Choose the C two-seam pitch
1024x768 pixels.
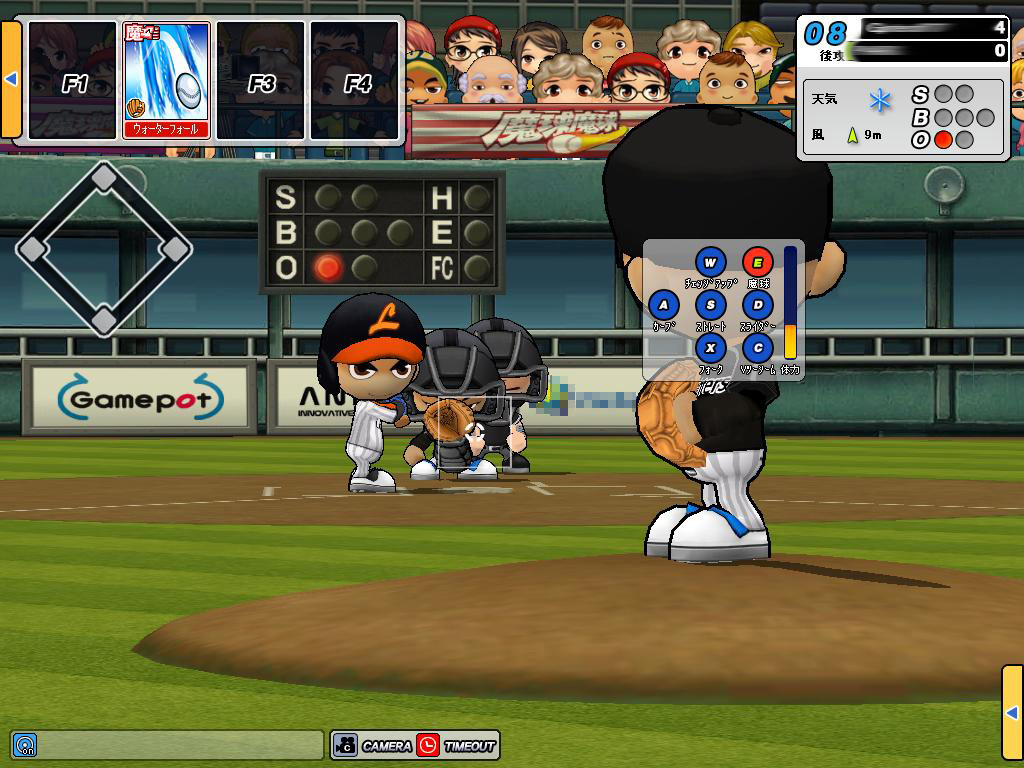[758, 348]
